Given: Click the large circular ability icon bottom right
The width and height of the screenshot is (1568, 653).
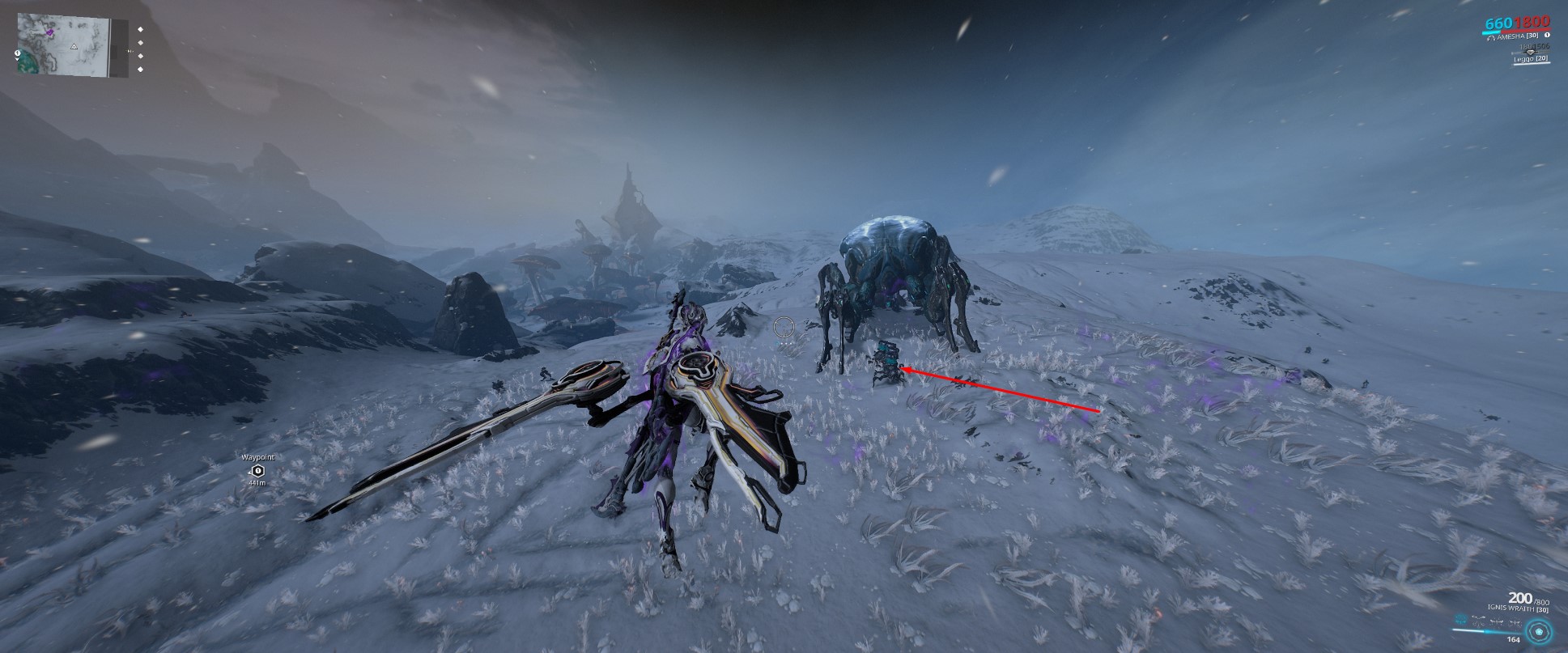Looking at the screenshot, I should 1539,632.
